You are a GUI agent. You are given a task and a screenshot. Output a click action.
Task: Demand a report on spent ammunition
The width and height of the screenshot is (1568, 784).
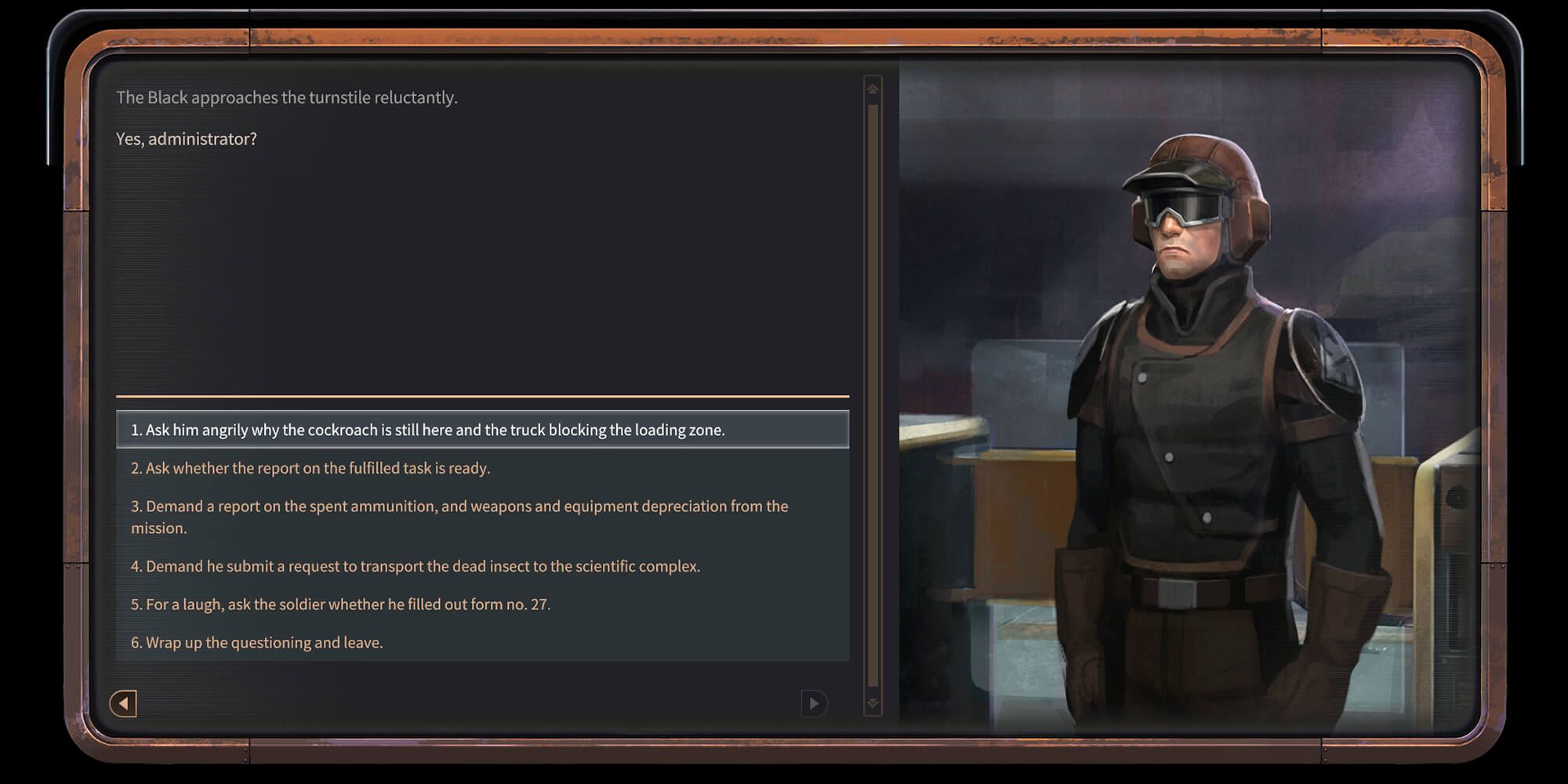pos(459,517)
